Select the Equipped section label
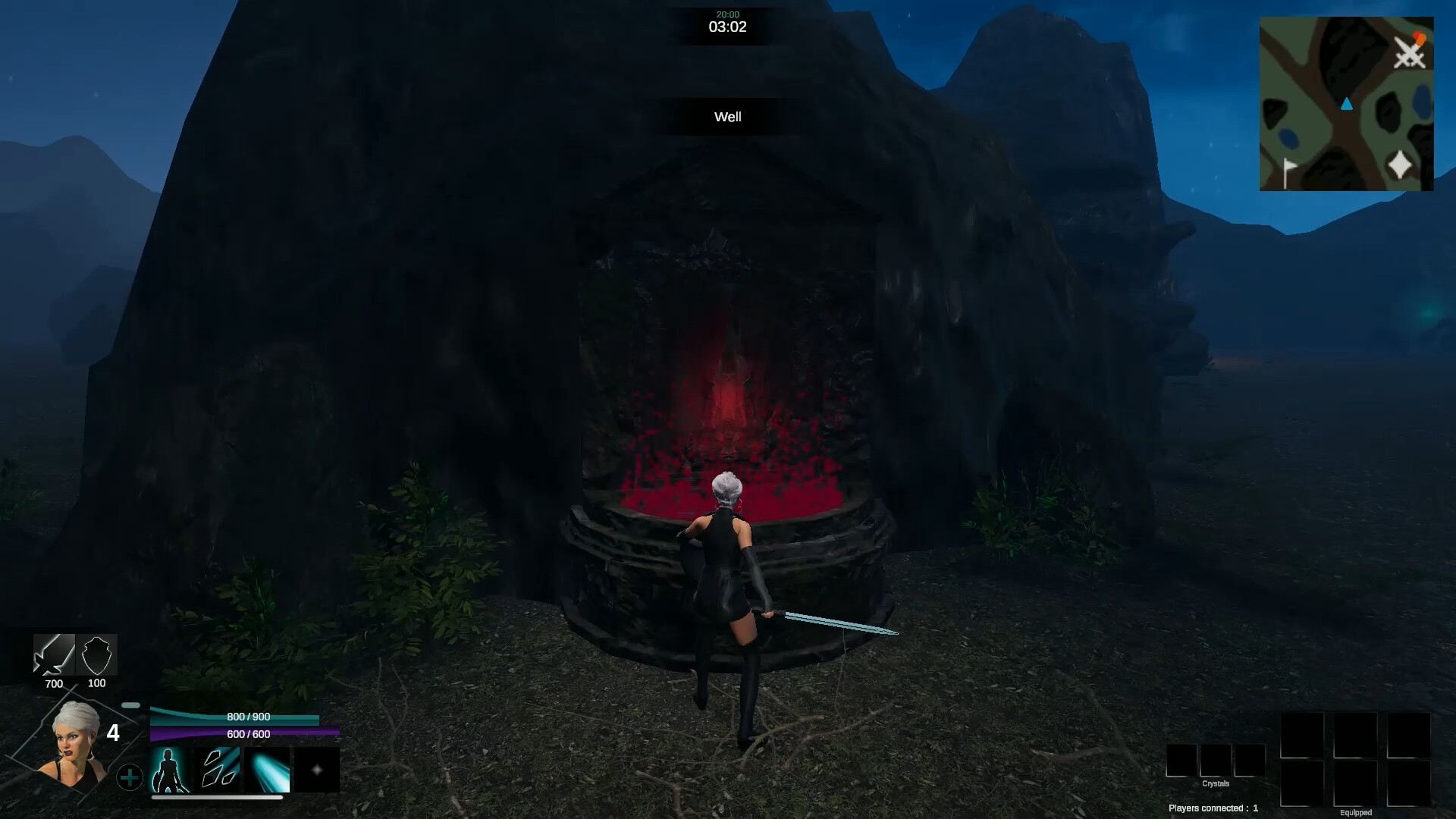The image size is (1456, 819). [x=1357, y=811]
